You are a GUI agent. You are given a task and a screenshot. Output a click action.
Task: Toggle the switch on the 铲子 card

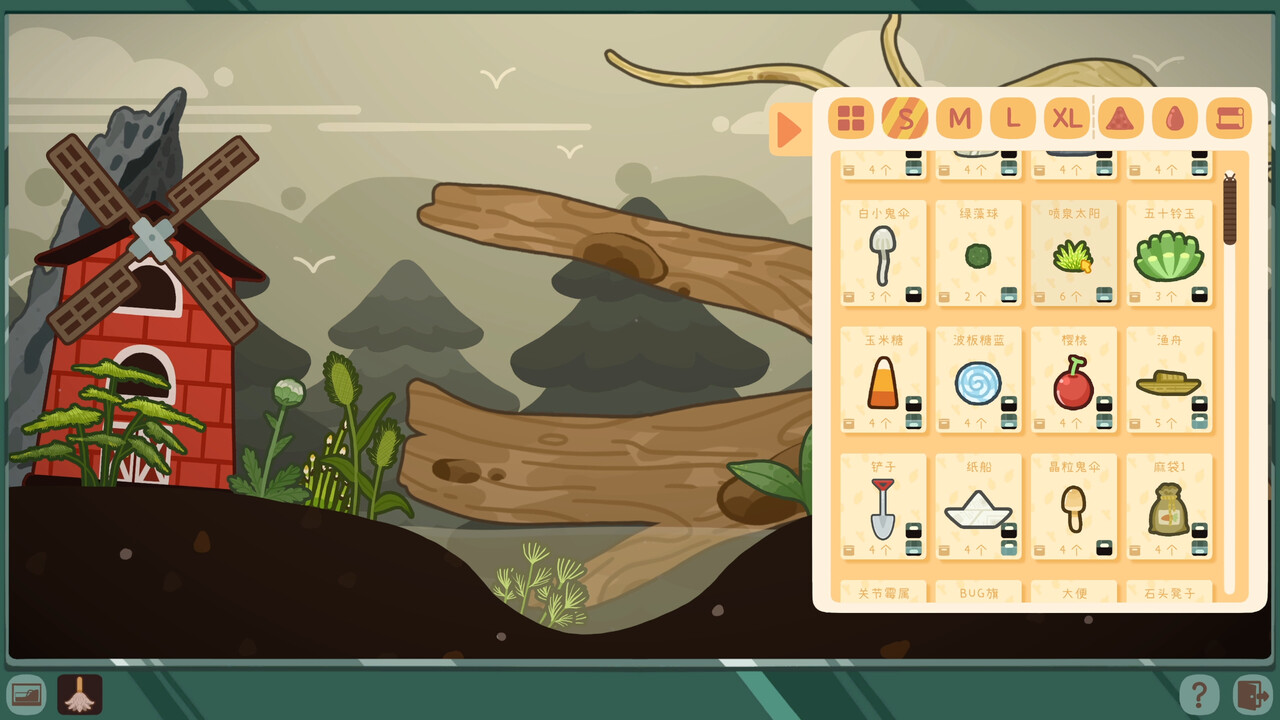point(913,540)
